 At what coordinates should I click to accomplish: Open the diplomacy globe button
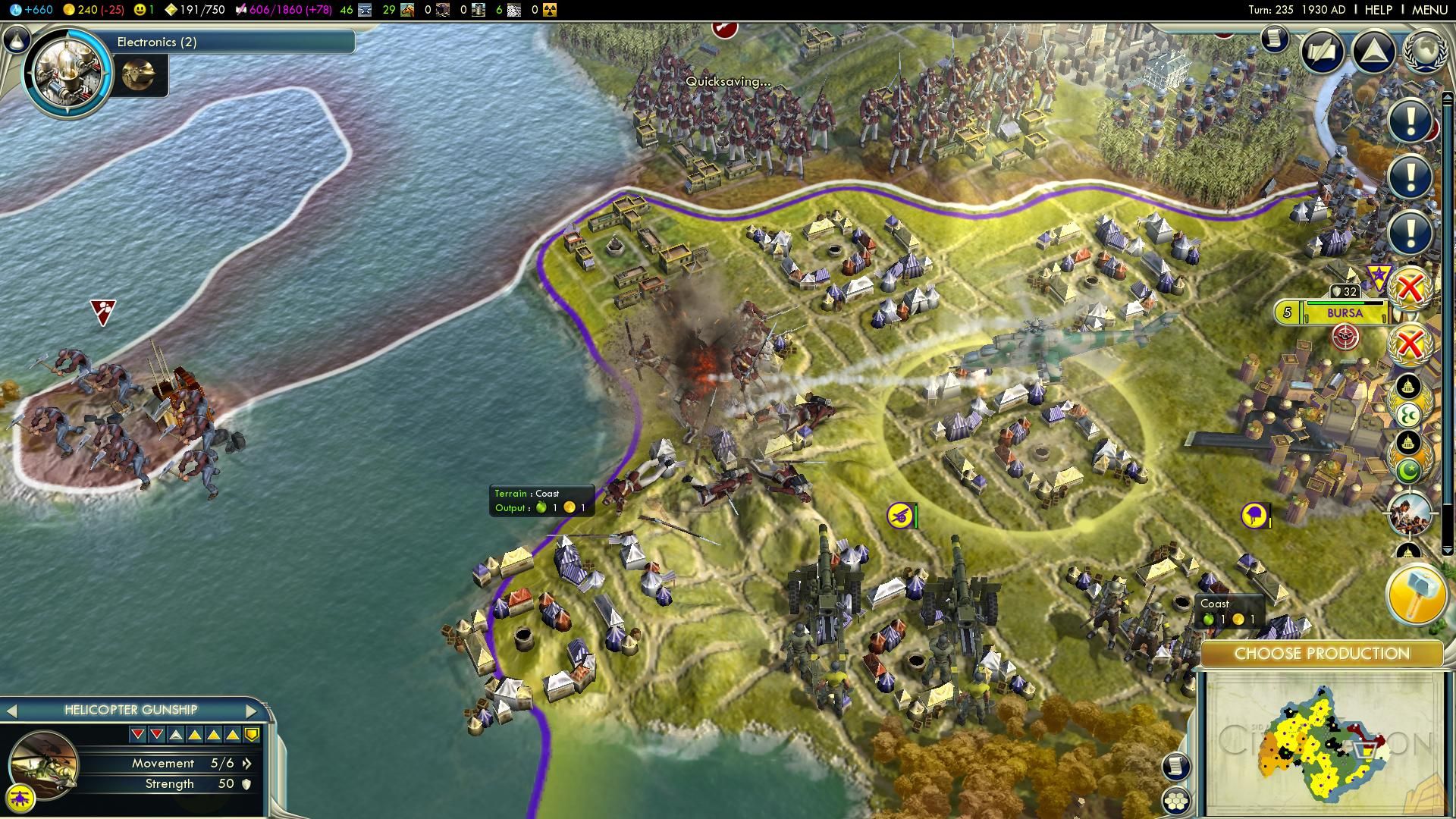[1426, 51]
